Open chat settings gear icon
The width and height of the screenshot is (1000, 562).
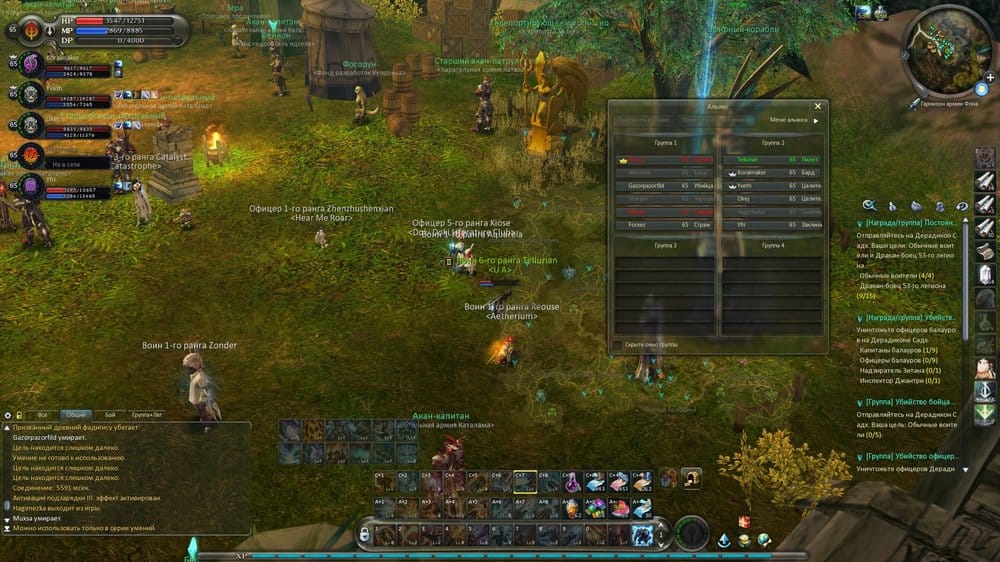8,414
